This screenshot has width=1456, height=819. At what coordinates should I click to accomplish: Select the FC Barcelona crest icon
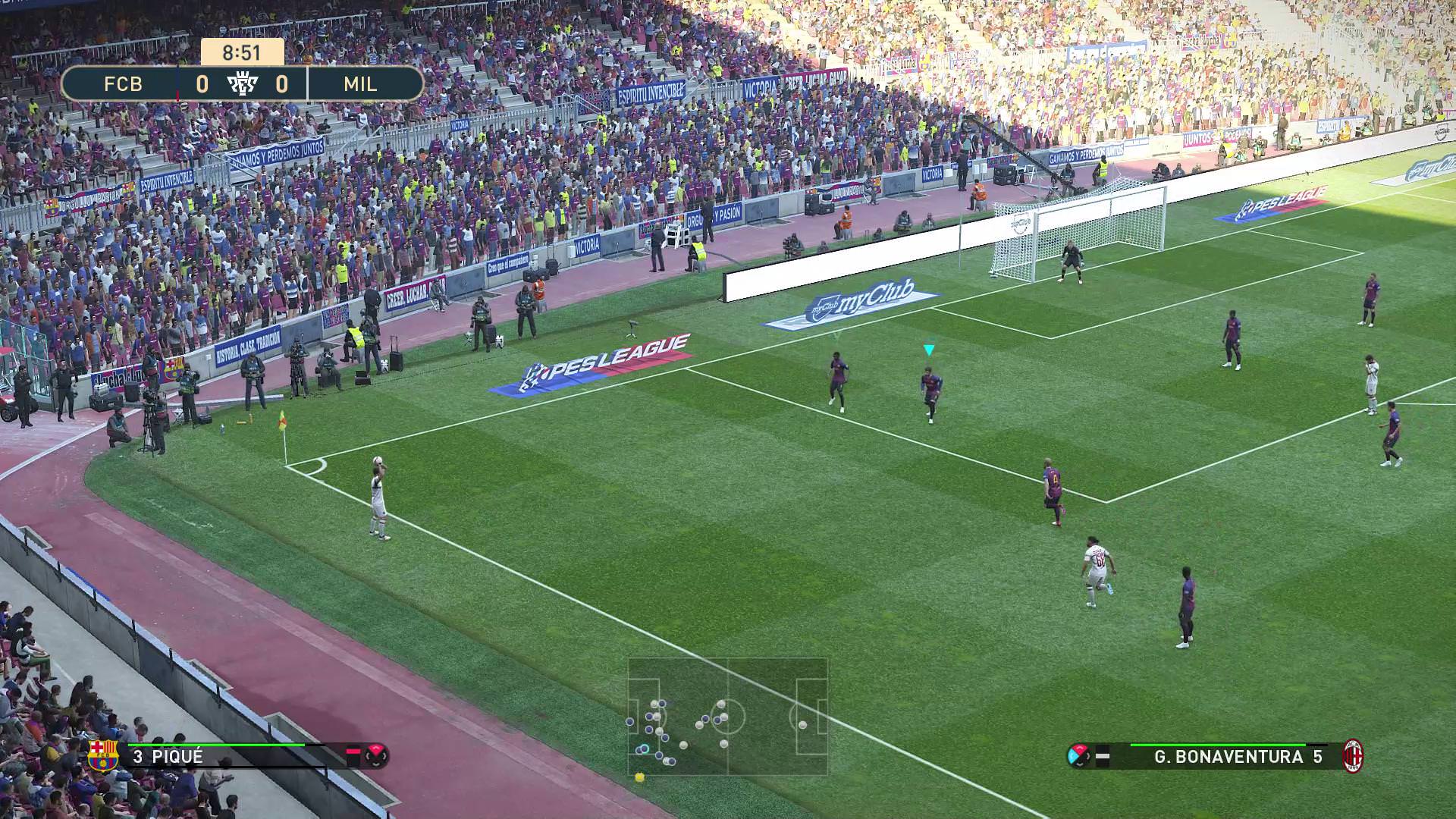click(x=103, y=756)
